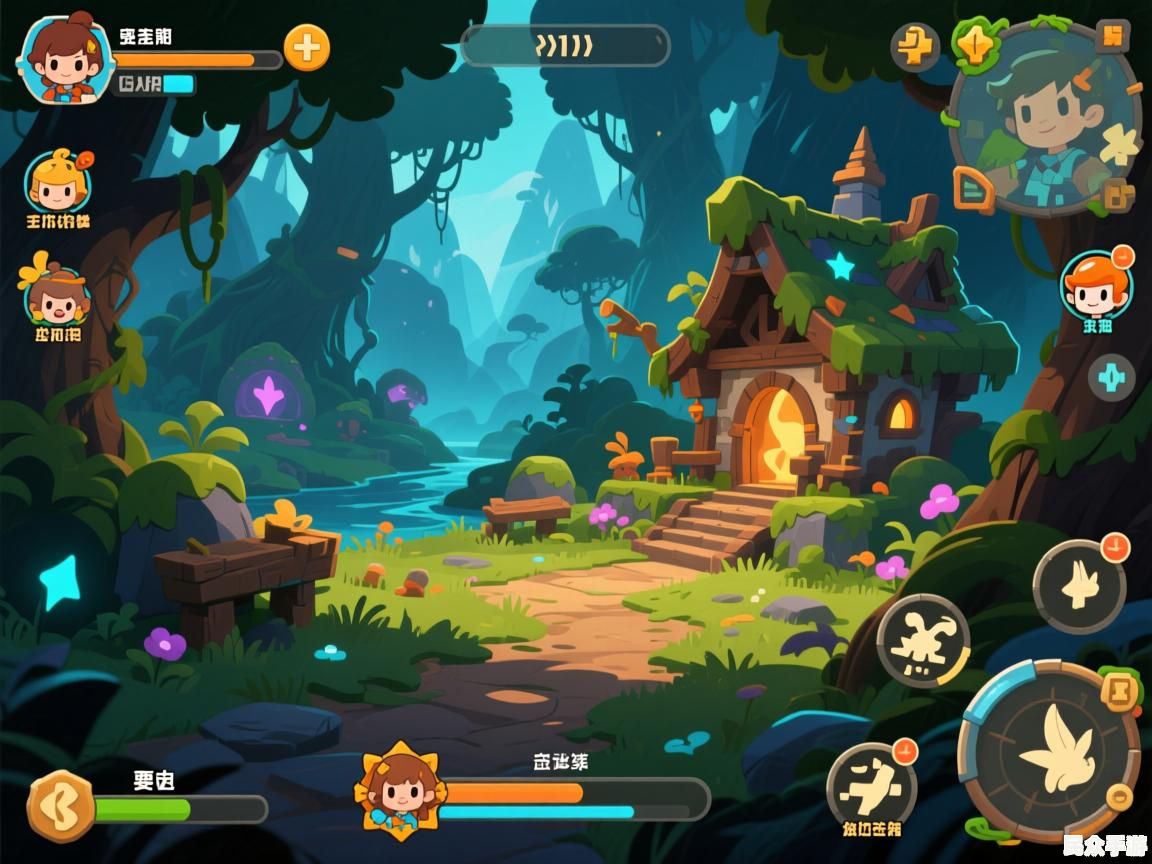This screenshot has width=1152, height=864.
Task: Click the orange hexagon back arrow button
Action: pos(60,805)
